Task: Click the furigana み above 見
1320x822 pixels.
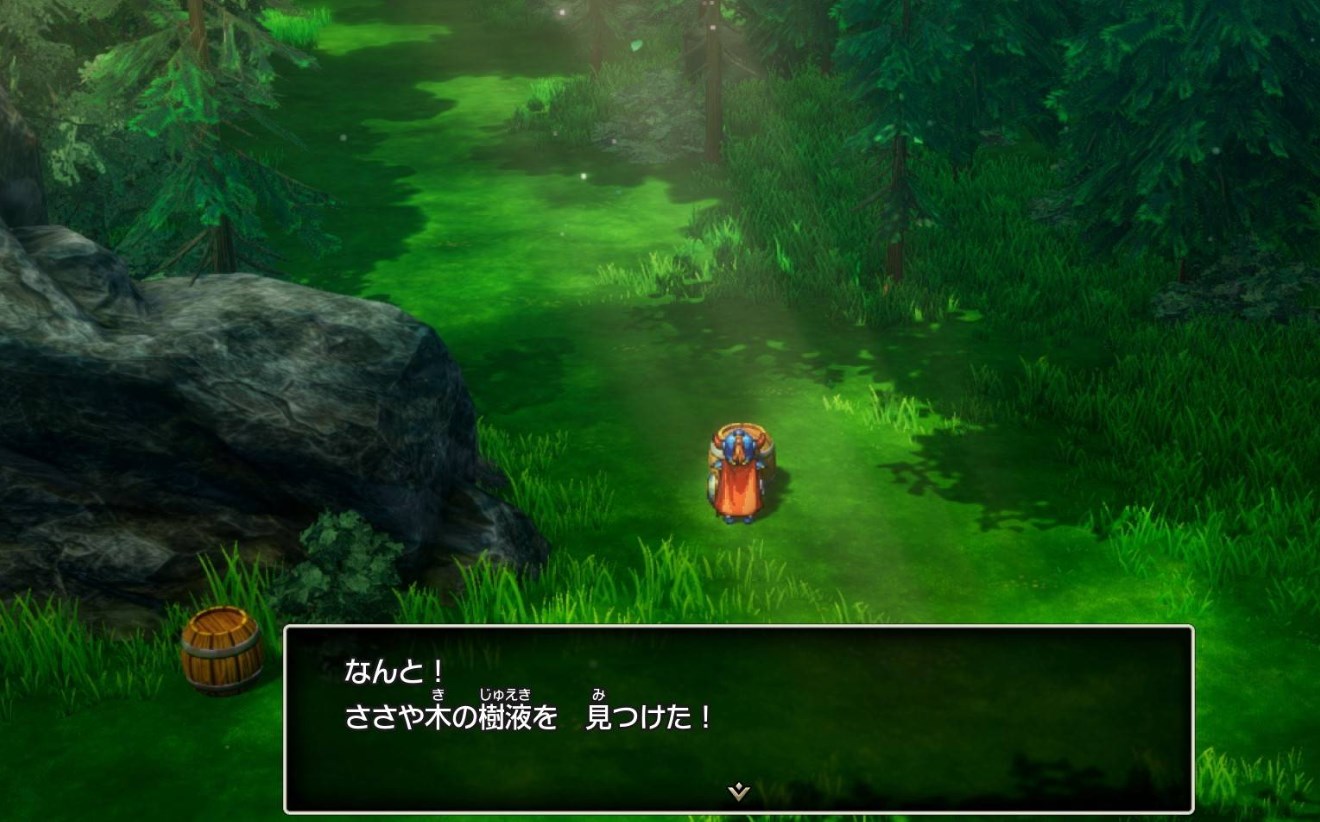Action: pos(600,693)
